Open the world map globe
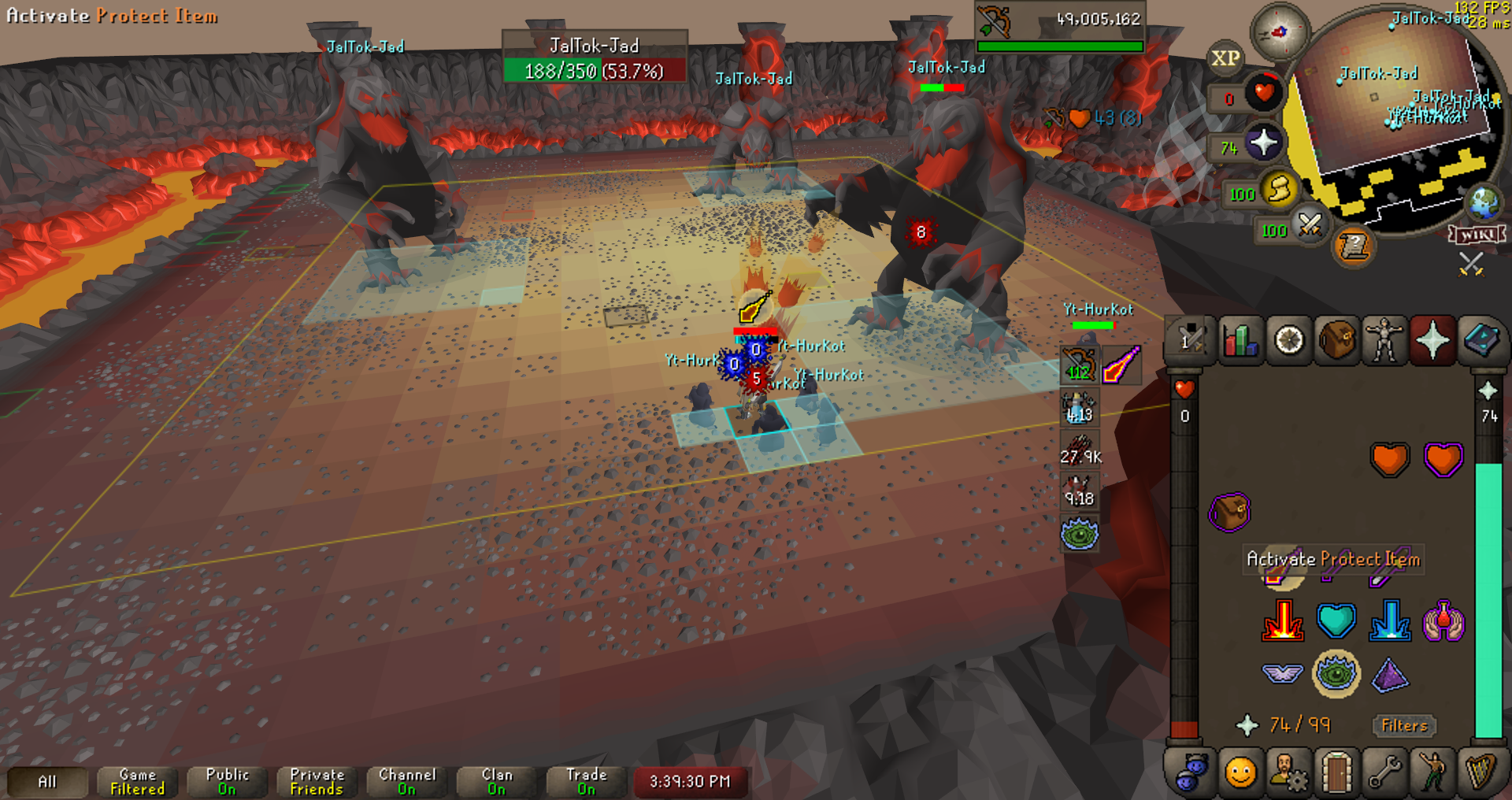Viewport: 1512px width, 800px height. pos(1484,203)
